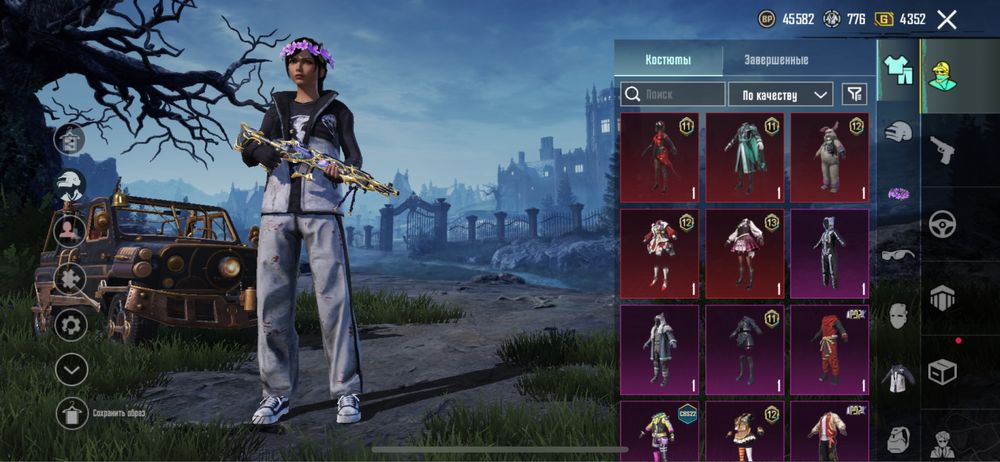Switch to the Костюмы tab
1000x462 pixels.
coord(667,60)
